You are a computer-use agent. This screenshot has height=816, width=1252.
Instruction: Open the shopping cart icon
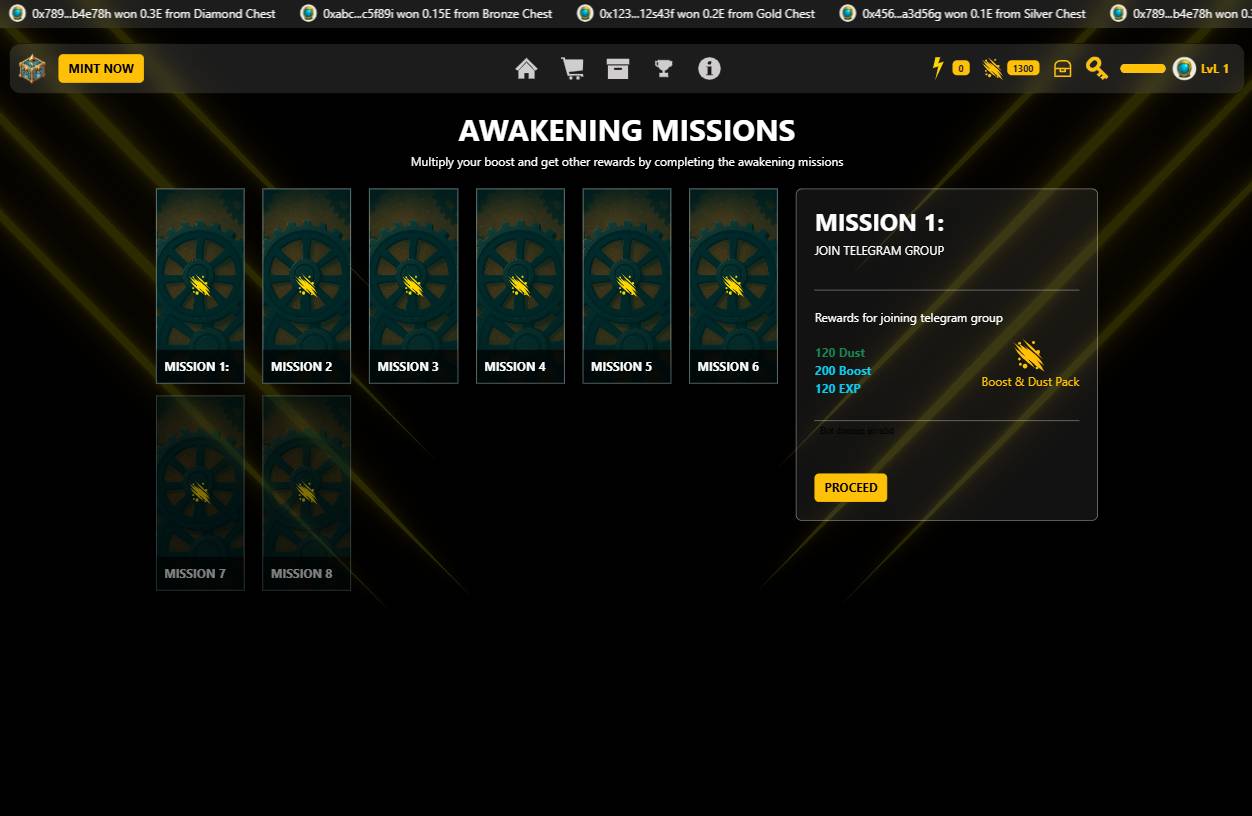(x=572, y=68)
